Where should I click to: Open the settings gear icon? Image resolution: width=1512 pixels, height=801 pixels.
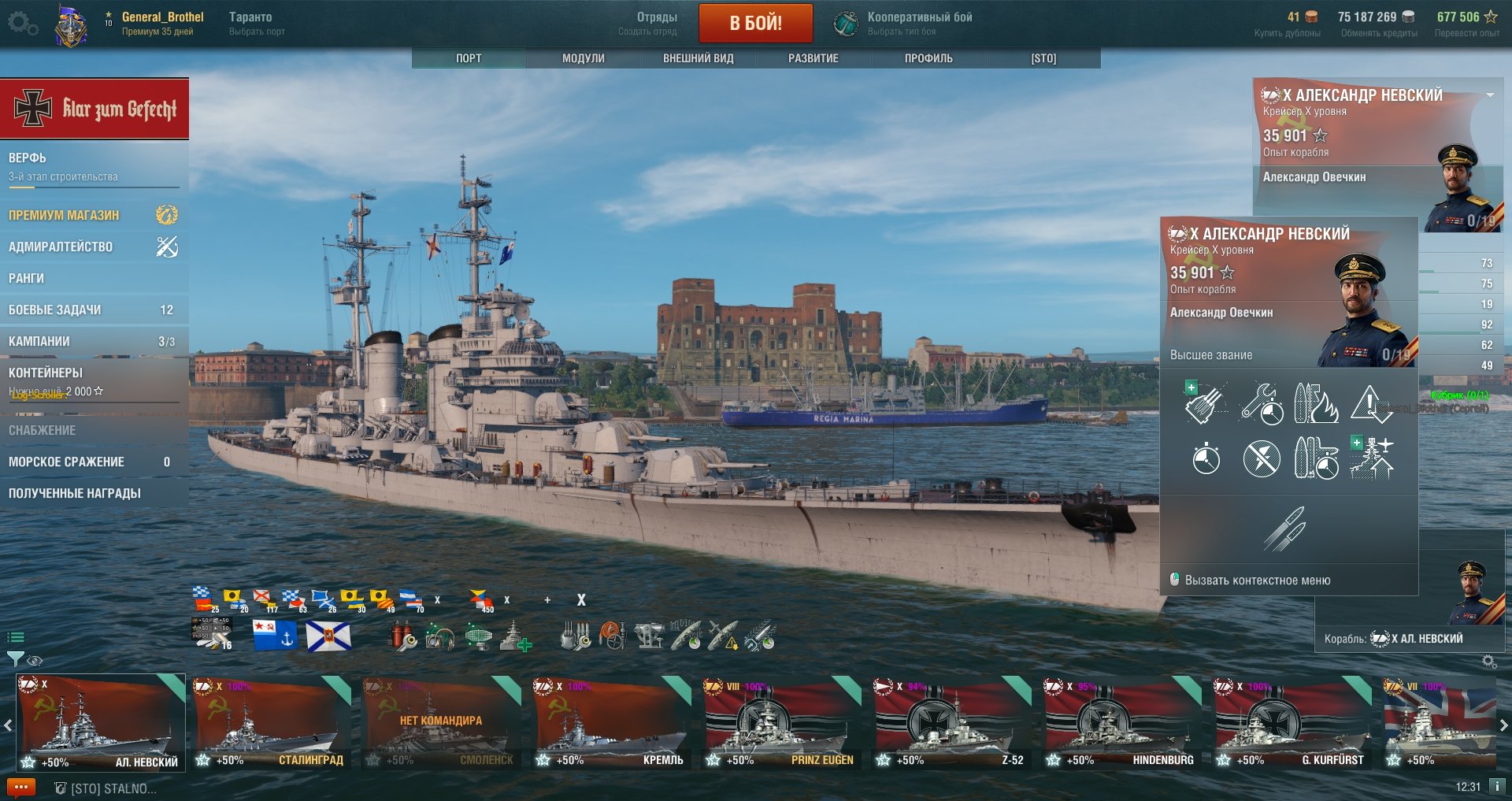(22, 24)
